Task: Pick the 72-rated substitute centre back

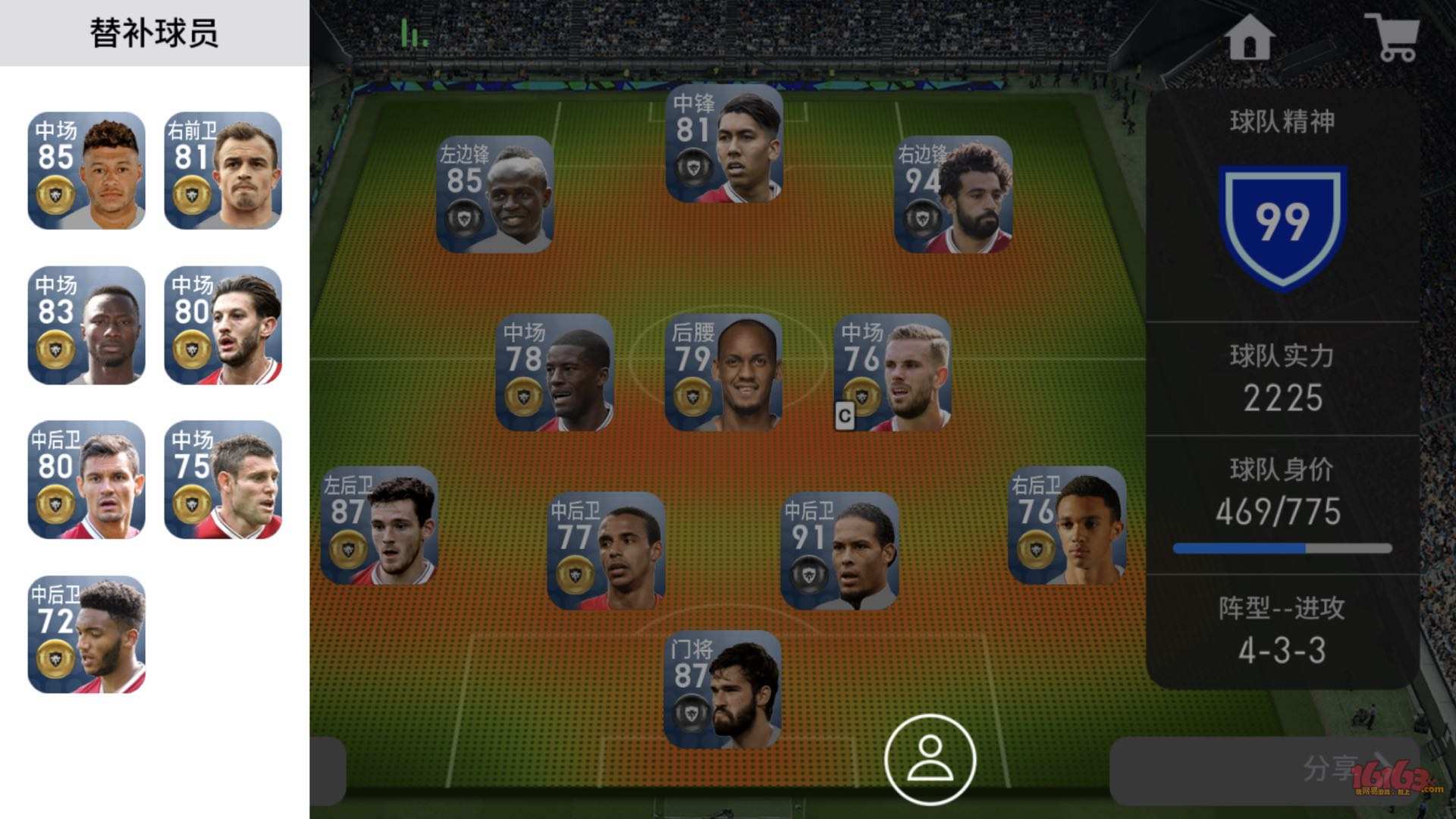Action: click(x=86, y=635)
